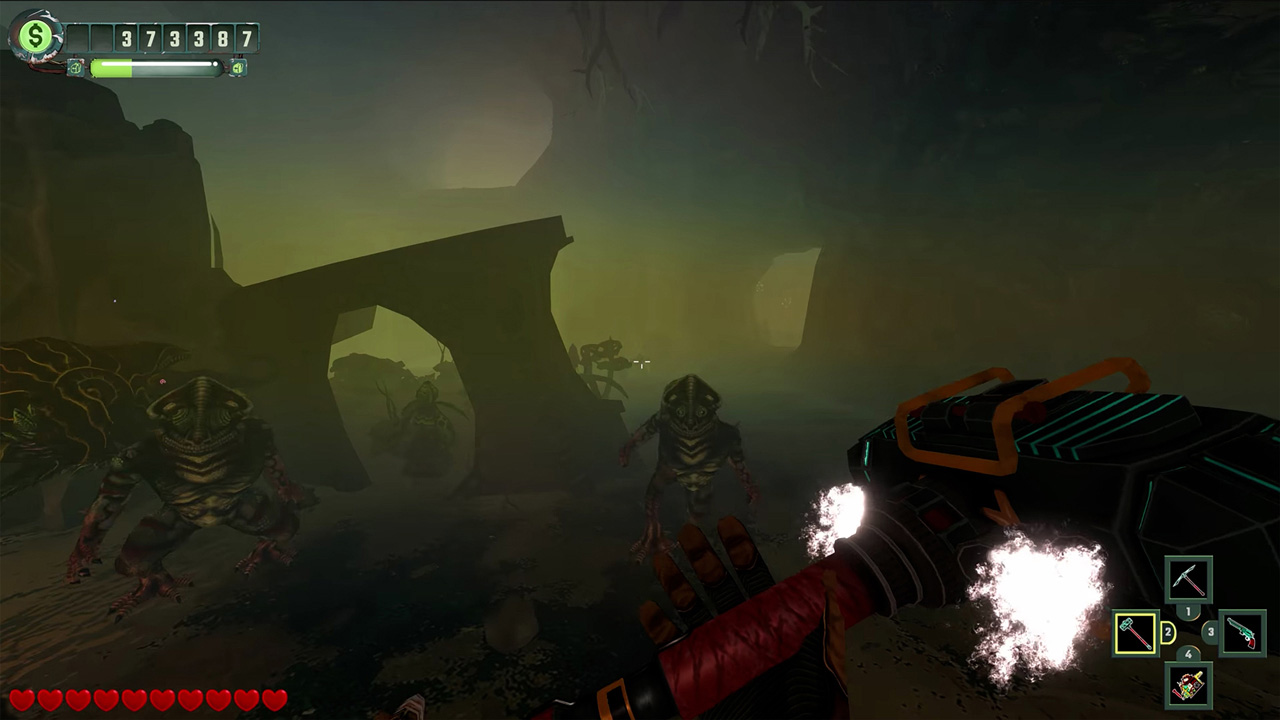
Task: Select the dynamite bundle in hotbar slot 4
Action: (x=1189, y=687)
